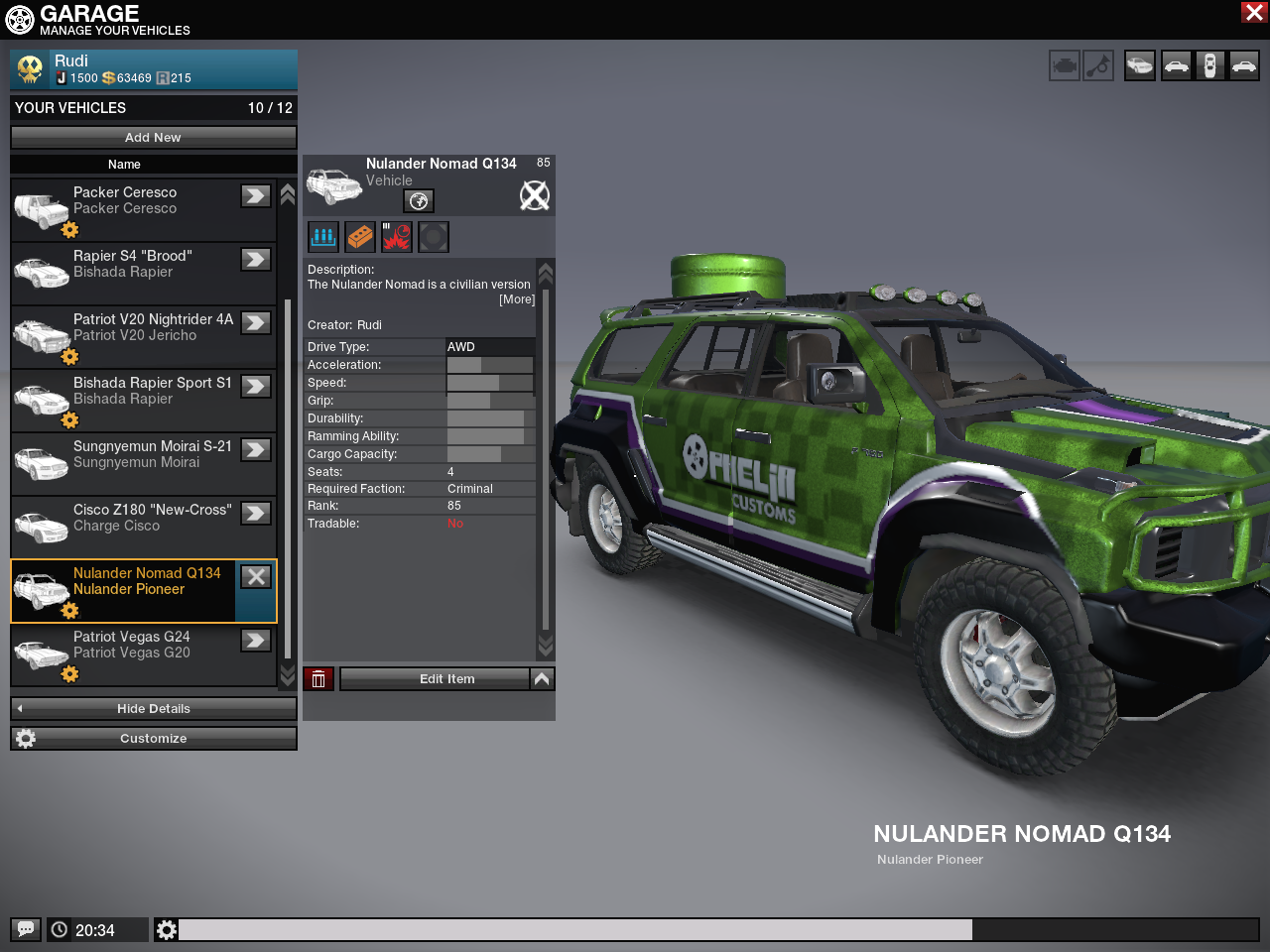
Task: Expand the full description via [More]
Action: (x=516, y=299)
